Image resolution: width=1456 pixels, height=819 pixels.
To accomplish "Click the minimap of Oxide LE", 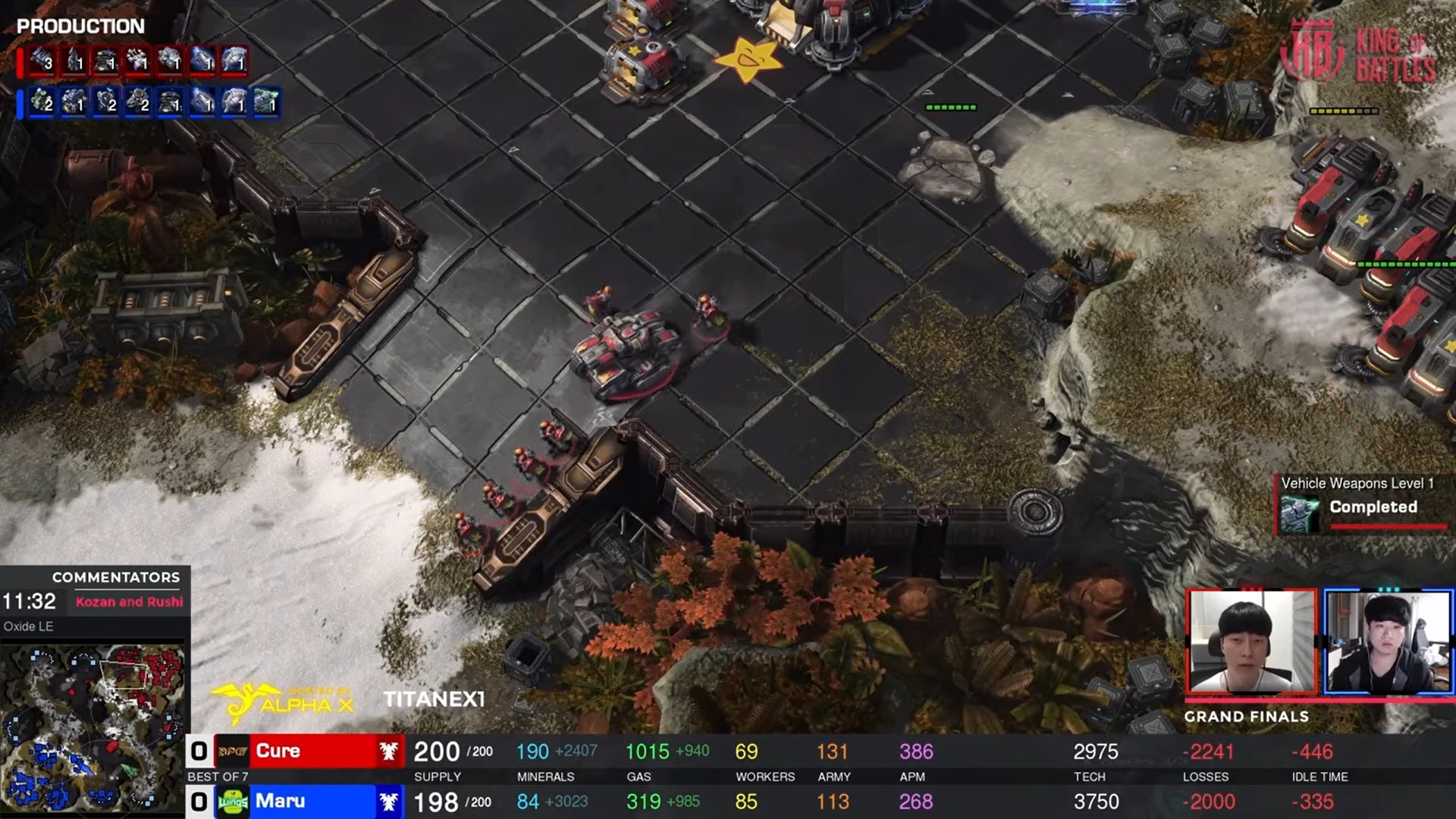I will click(93, 726).
